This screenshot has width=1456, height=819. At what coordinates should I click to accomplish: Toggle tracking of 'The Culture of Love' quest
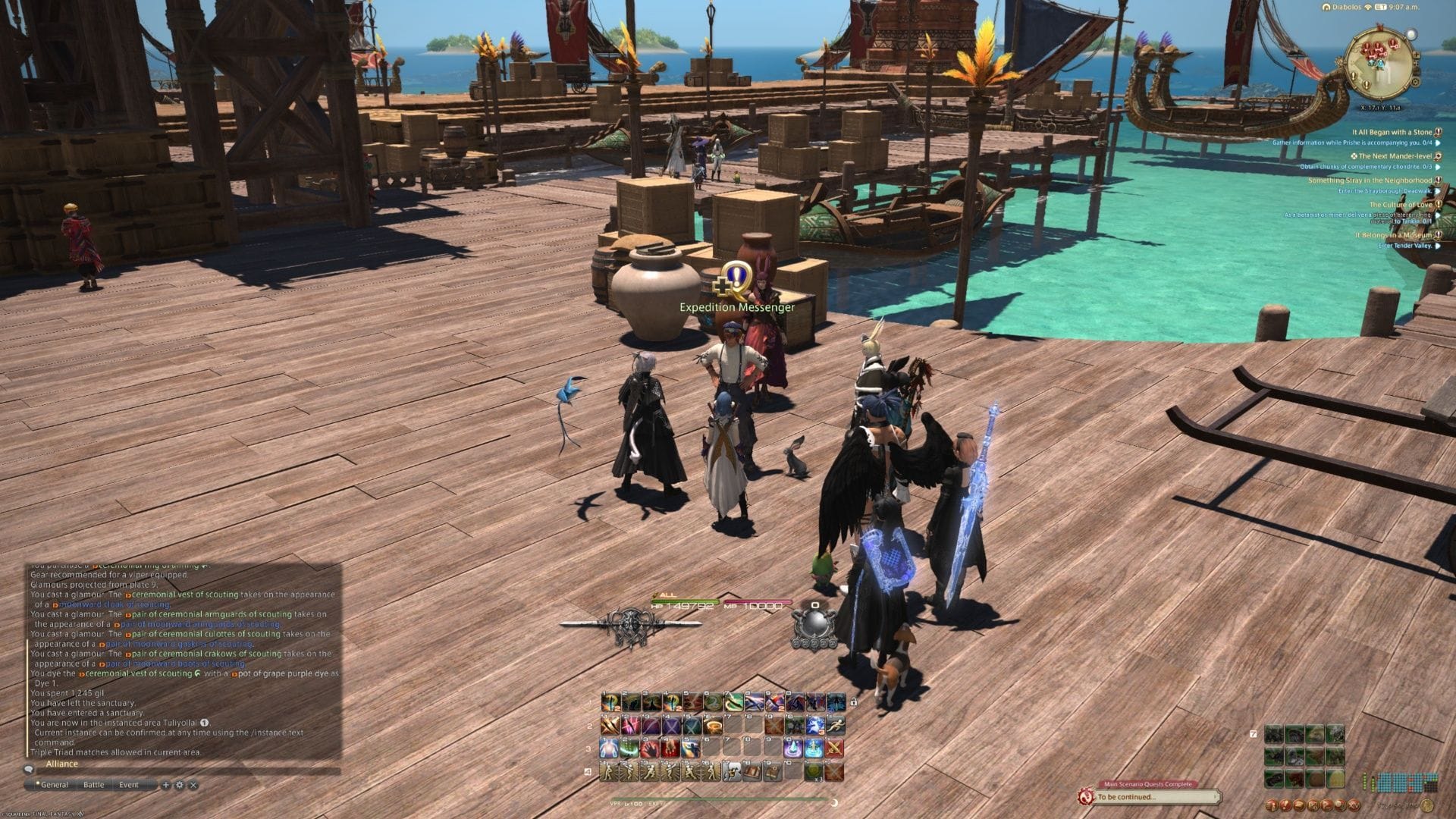[1401, 205]
